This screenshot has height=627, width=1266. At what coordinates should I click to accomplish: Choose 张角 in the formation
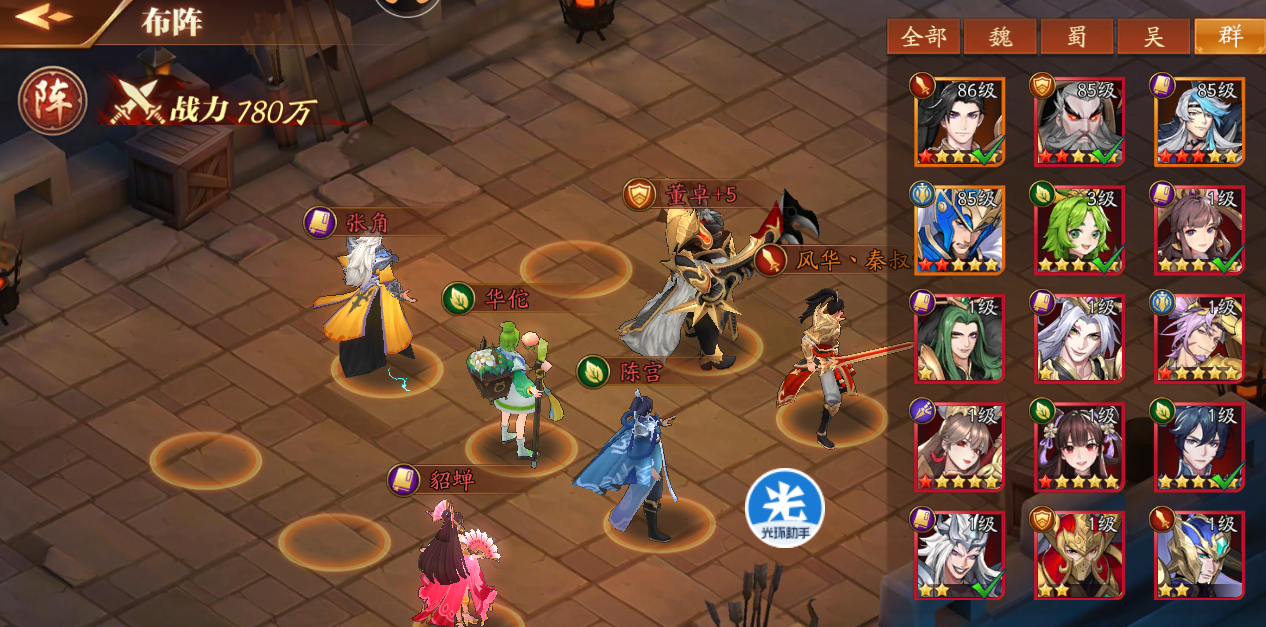pyautogui.click(x=368, y=310)
